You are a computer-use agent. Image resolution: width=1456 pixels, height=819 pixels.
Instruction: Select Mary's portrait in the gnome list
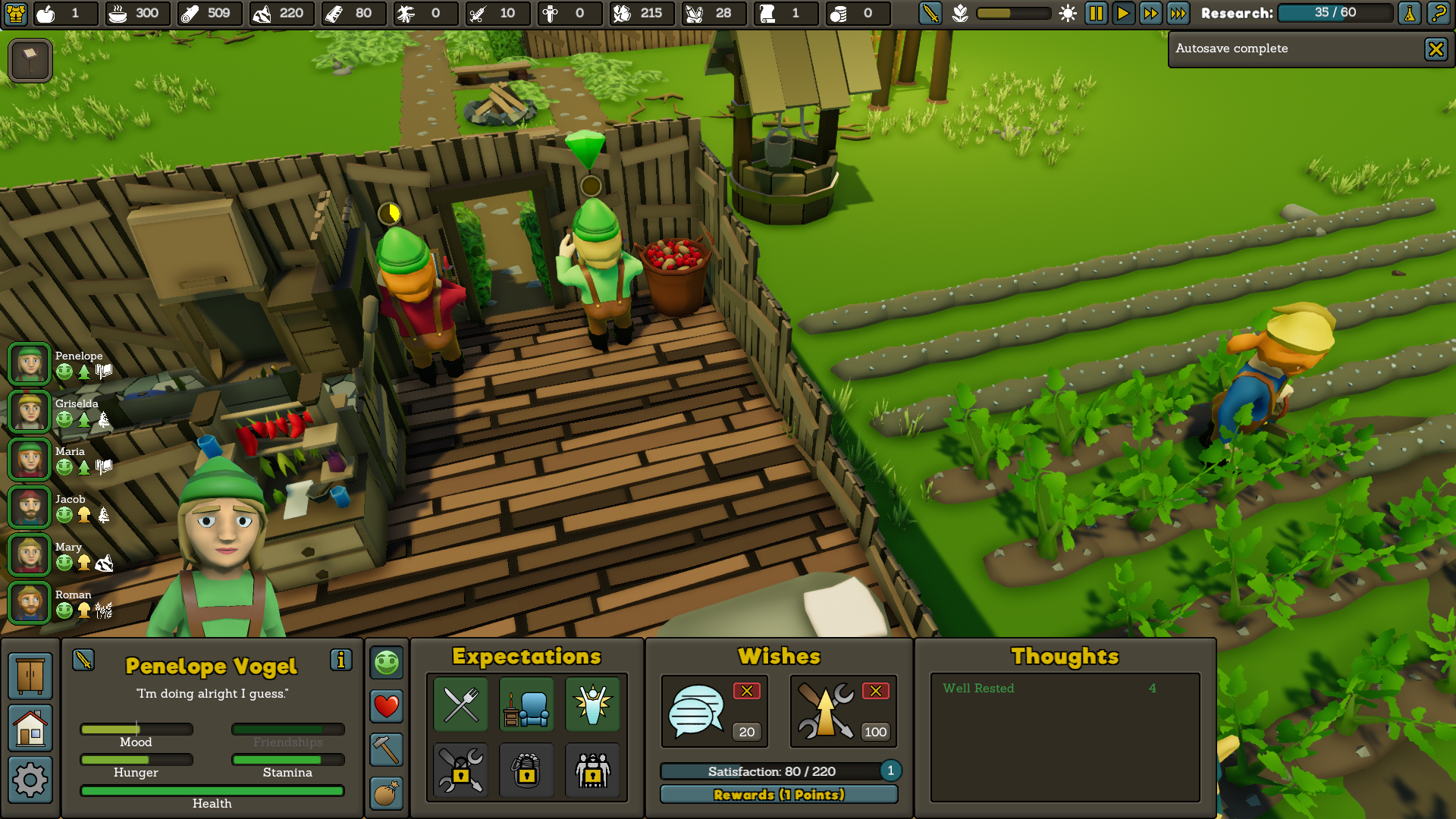point(30,555)
